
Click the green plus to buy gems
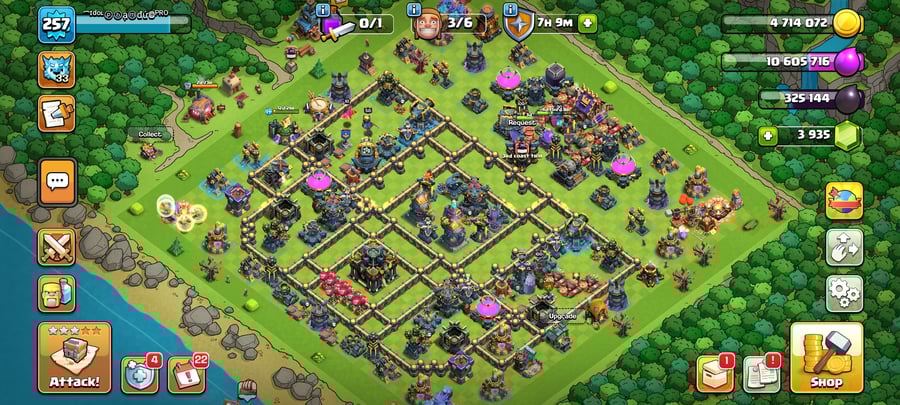768,136
